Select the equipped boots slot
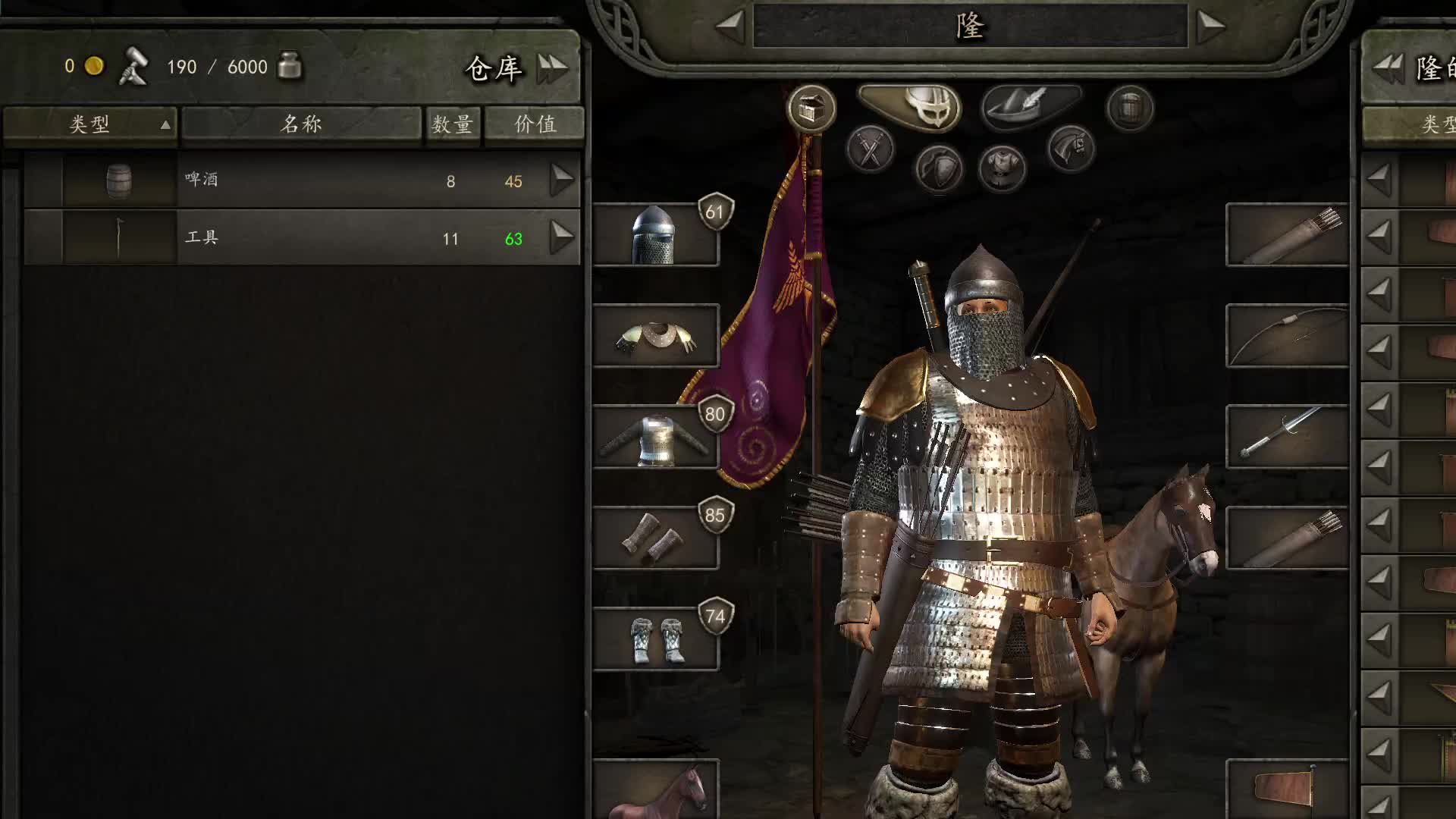 (655, 639)
